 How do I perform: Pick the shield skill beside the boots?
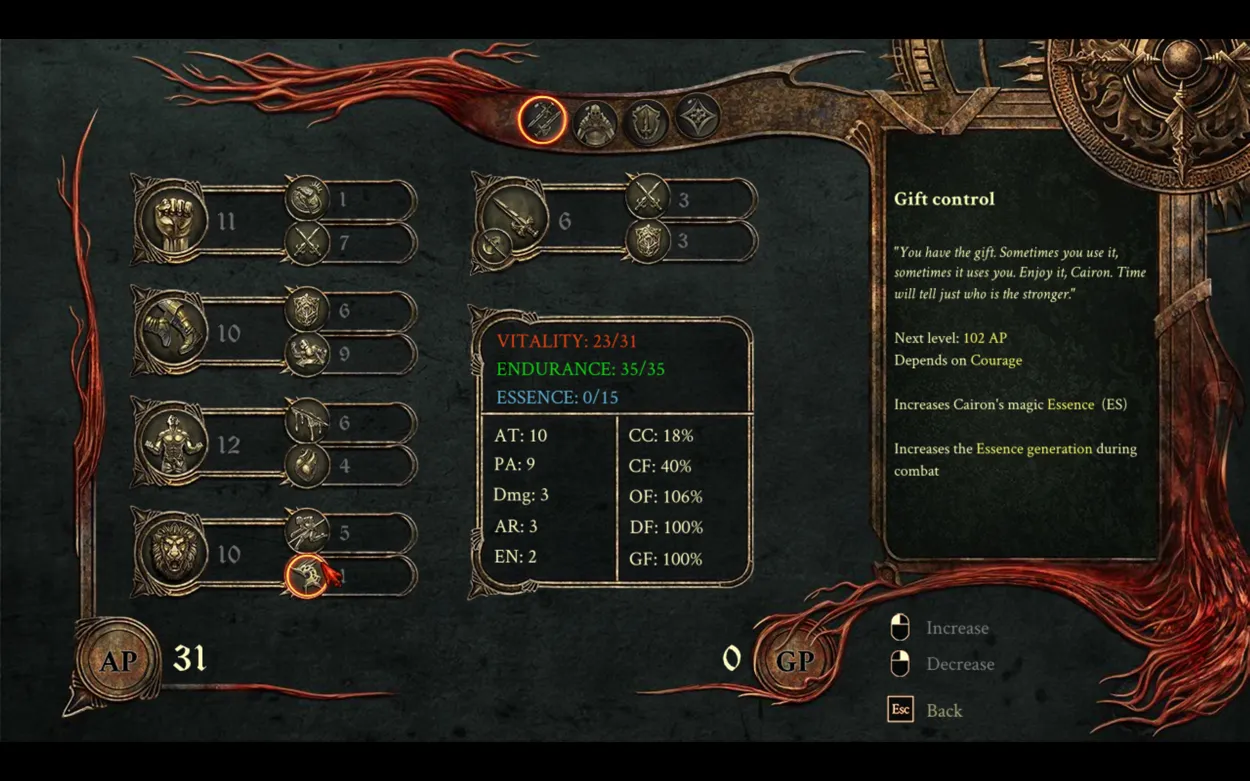[307, 311]
